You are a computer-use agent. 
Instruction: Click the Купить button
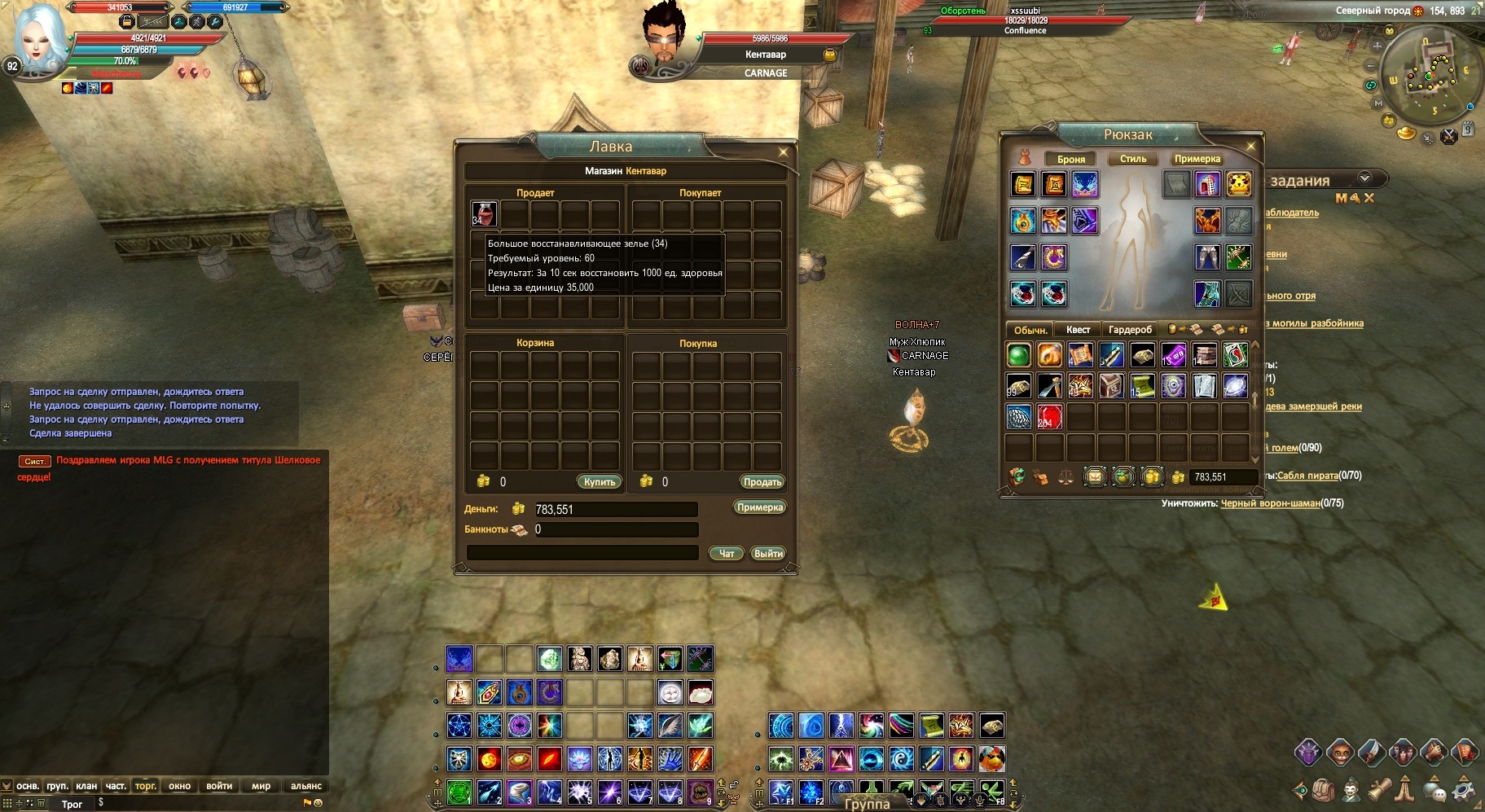point(600,482)
